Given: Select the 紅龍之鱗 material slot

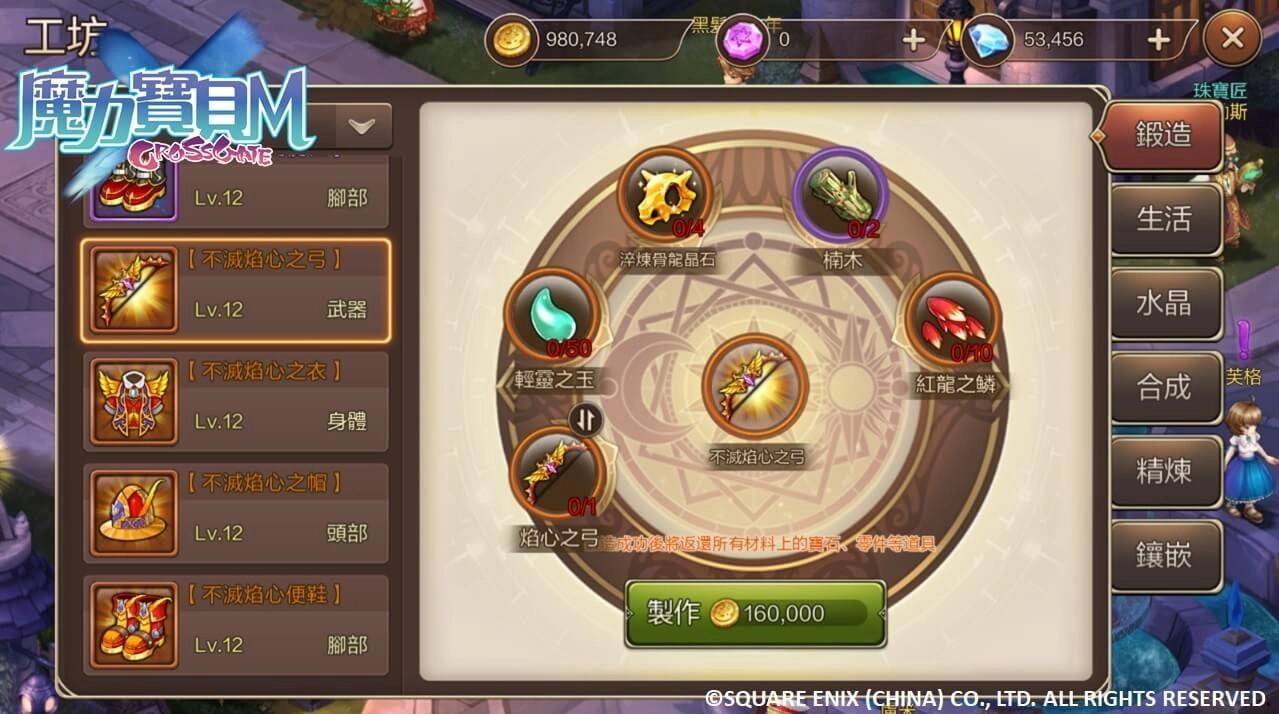Looking at the screenshot, I should coord(952,320).
